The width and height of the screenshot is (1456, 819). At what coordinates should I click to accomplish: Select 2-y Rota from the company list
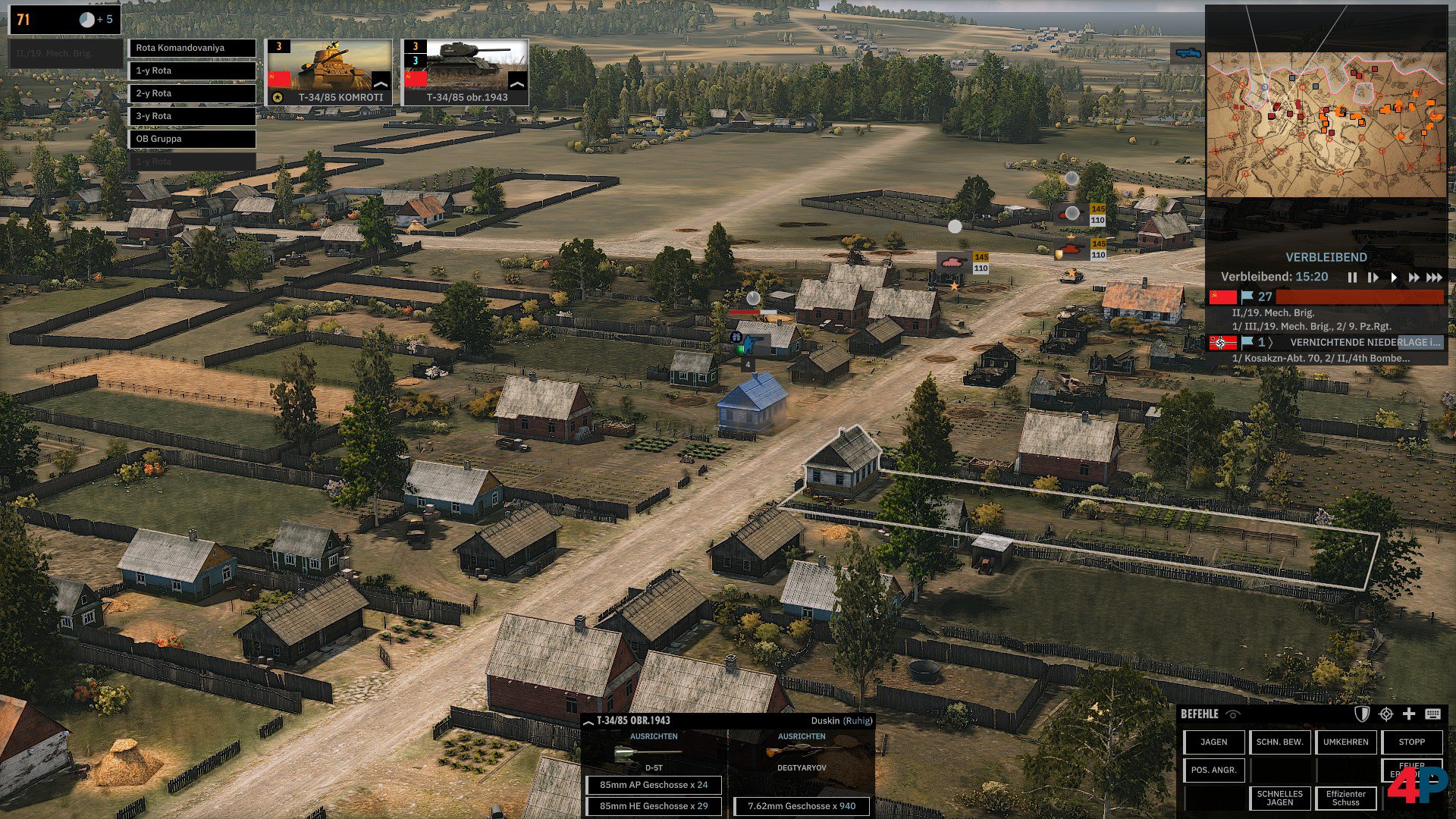coord(191,93)
